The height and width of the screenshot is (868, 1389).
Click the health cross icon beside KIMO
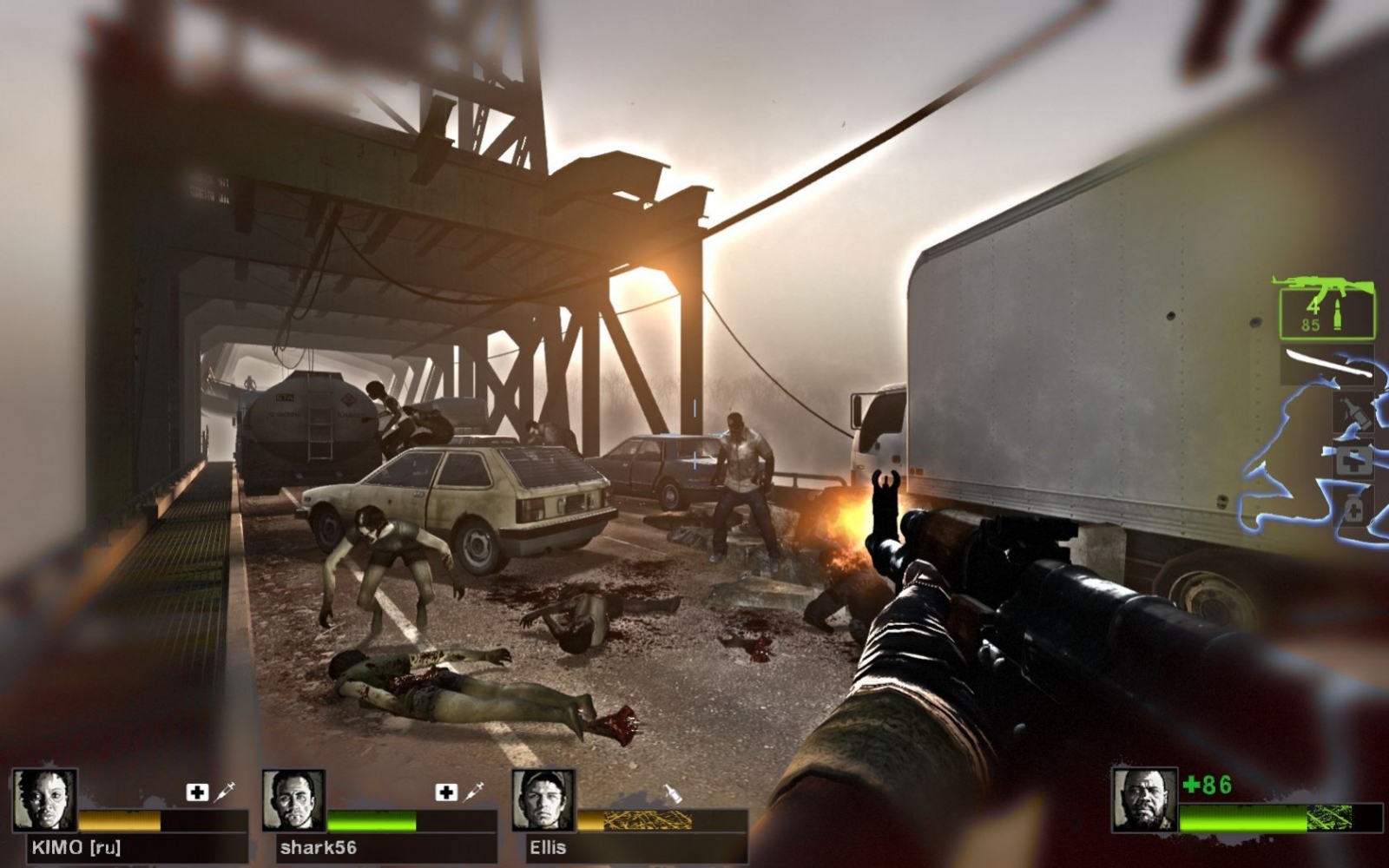click(195, 792)
